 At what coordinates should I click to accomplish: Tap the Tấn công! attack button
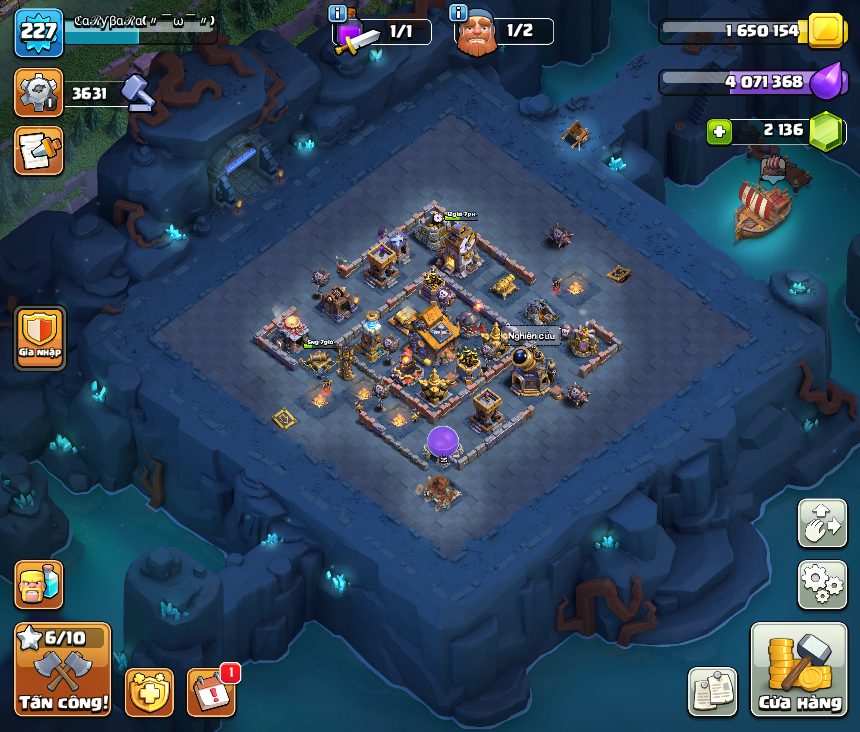click(62, 669)
